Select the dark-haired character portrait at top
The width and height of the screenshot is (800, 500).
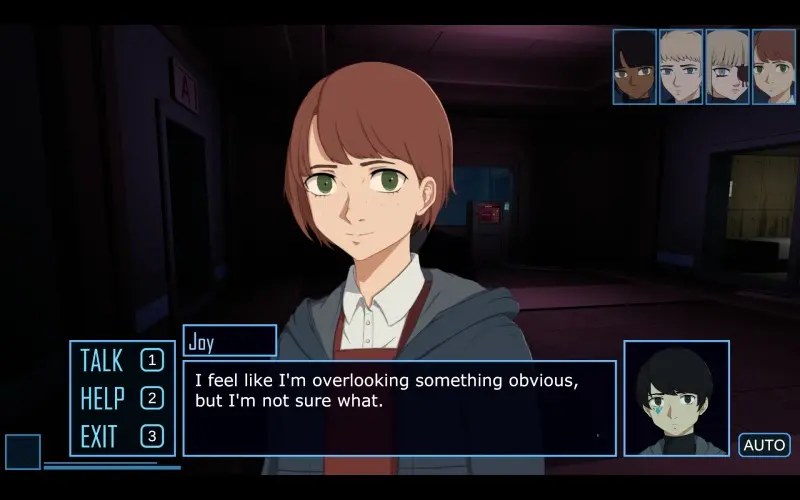[634, 67]
